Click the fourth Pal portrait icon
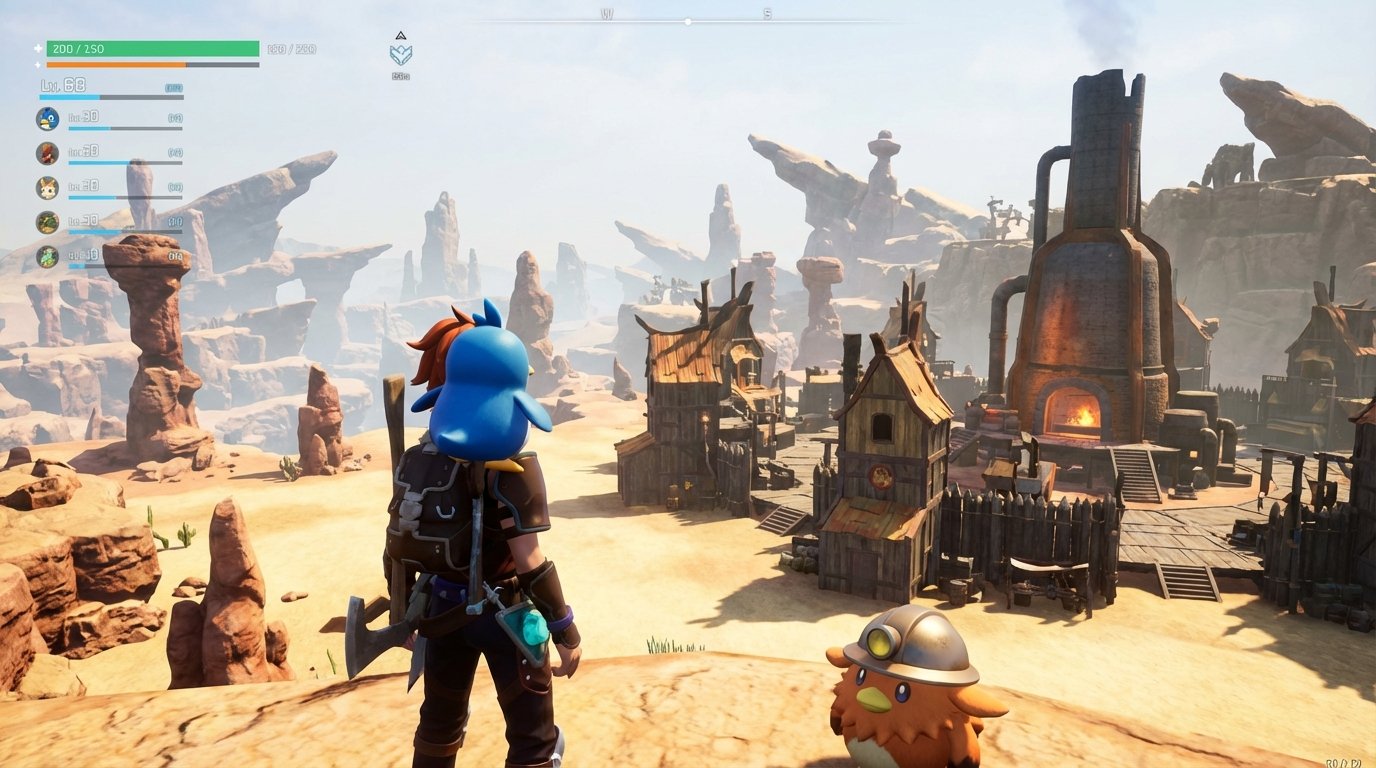The height and width of the screenshot is (768, 1376). pos(48,222)
